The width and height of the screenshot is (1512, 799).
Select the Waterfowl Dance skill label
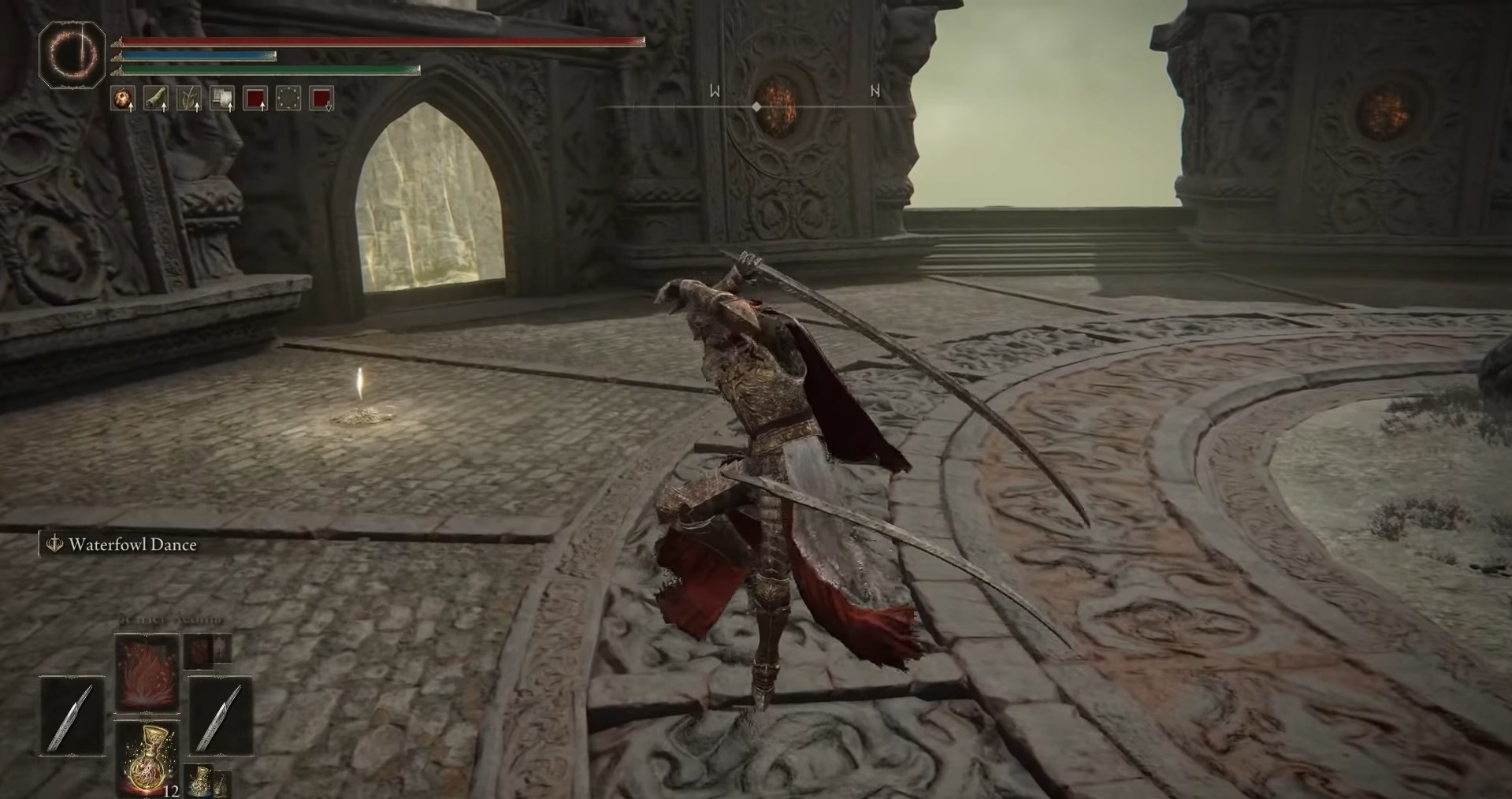tap(132, 544)
